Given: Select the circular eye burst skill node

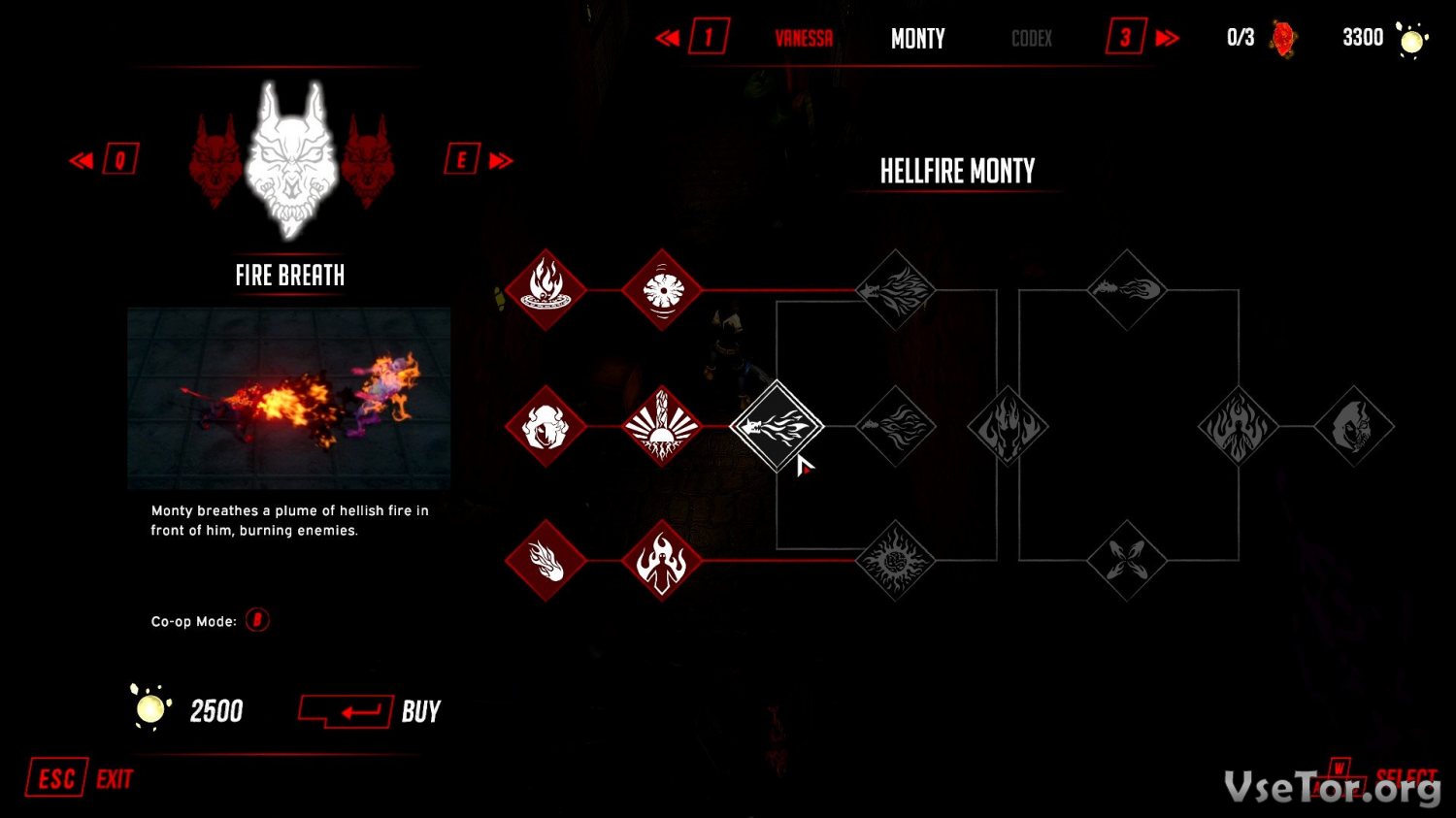Looking at the screenshot, I should (x=662, y=289).
